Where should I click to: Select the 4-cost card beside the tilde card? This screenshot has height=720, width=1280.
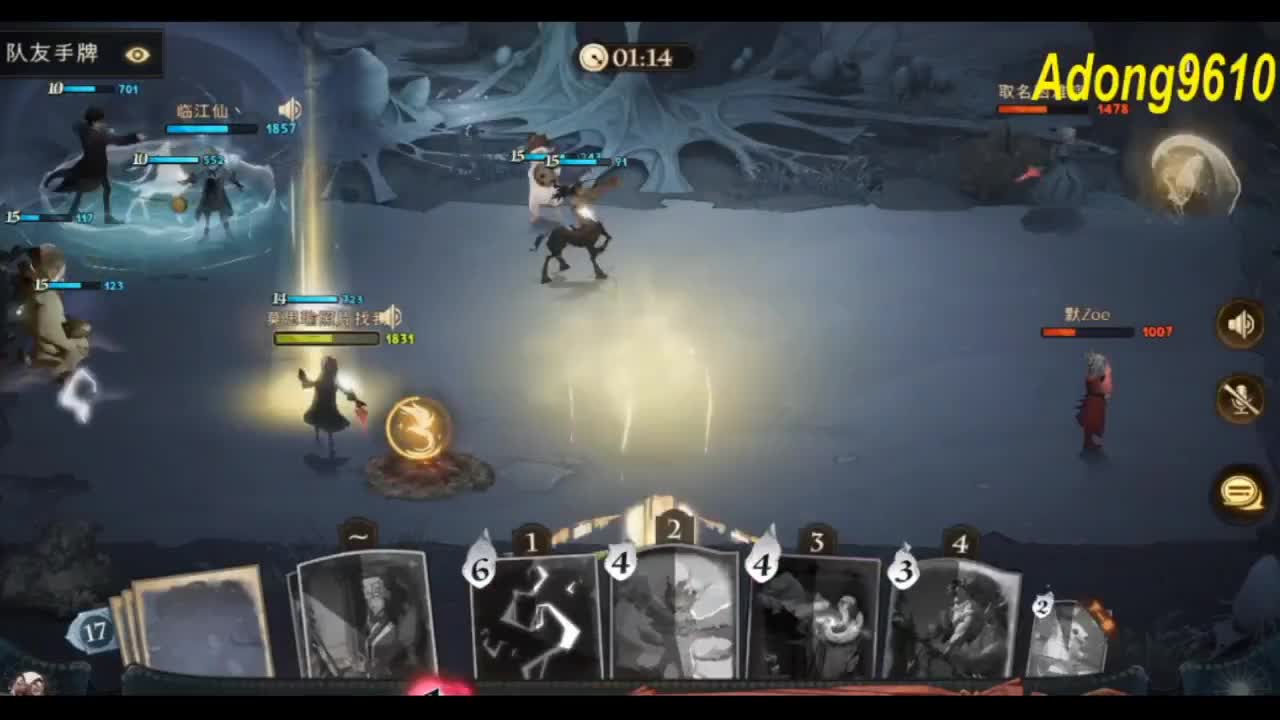(x=670, y=620)
